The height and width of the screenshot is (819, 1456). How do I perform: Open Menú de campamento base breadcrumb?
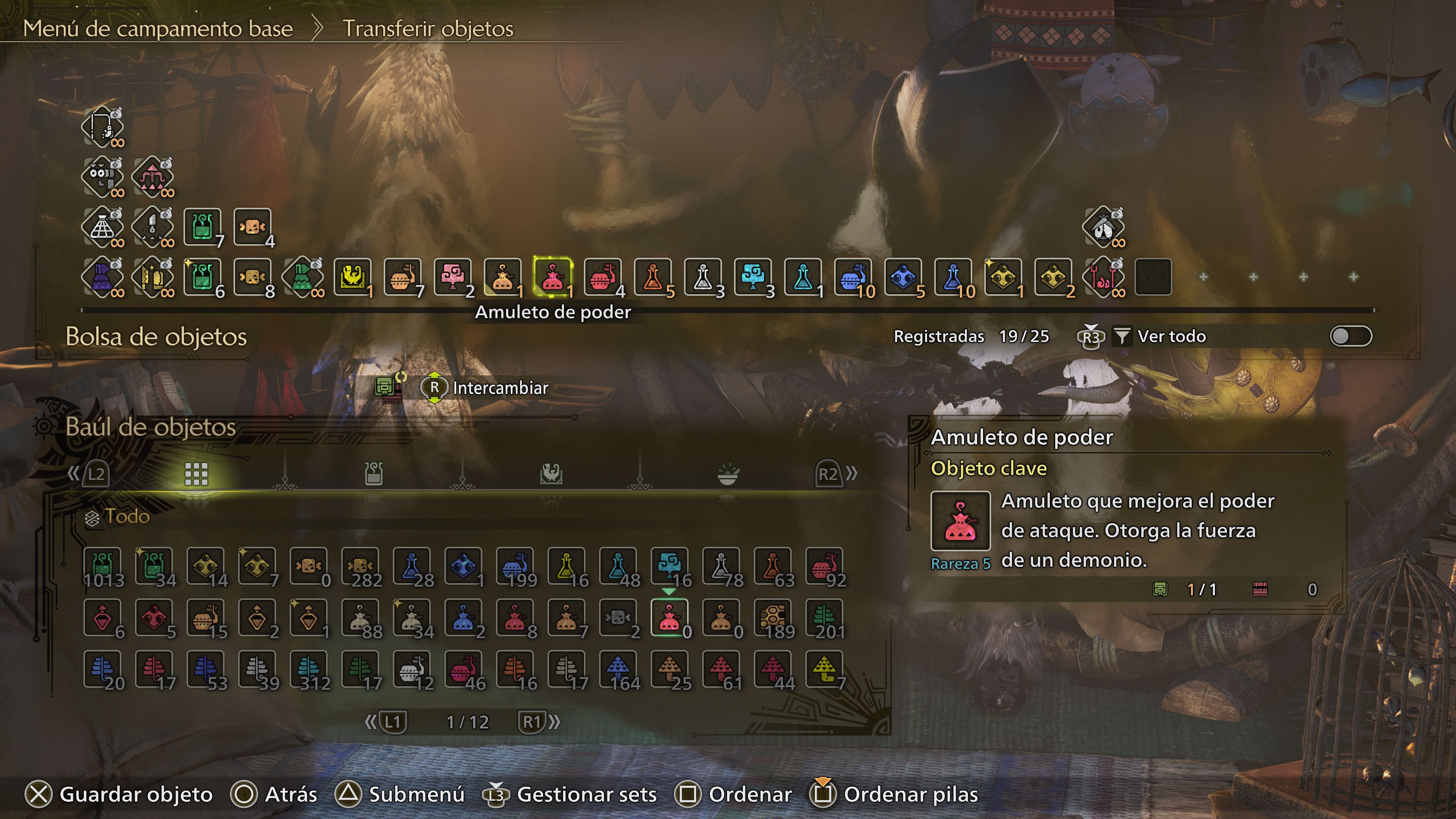coord(158,30)
